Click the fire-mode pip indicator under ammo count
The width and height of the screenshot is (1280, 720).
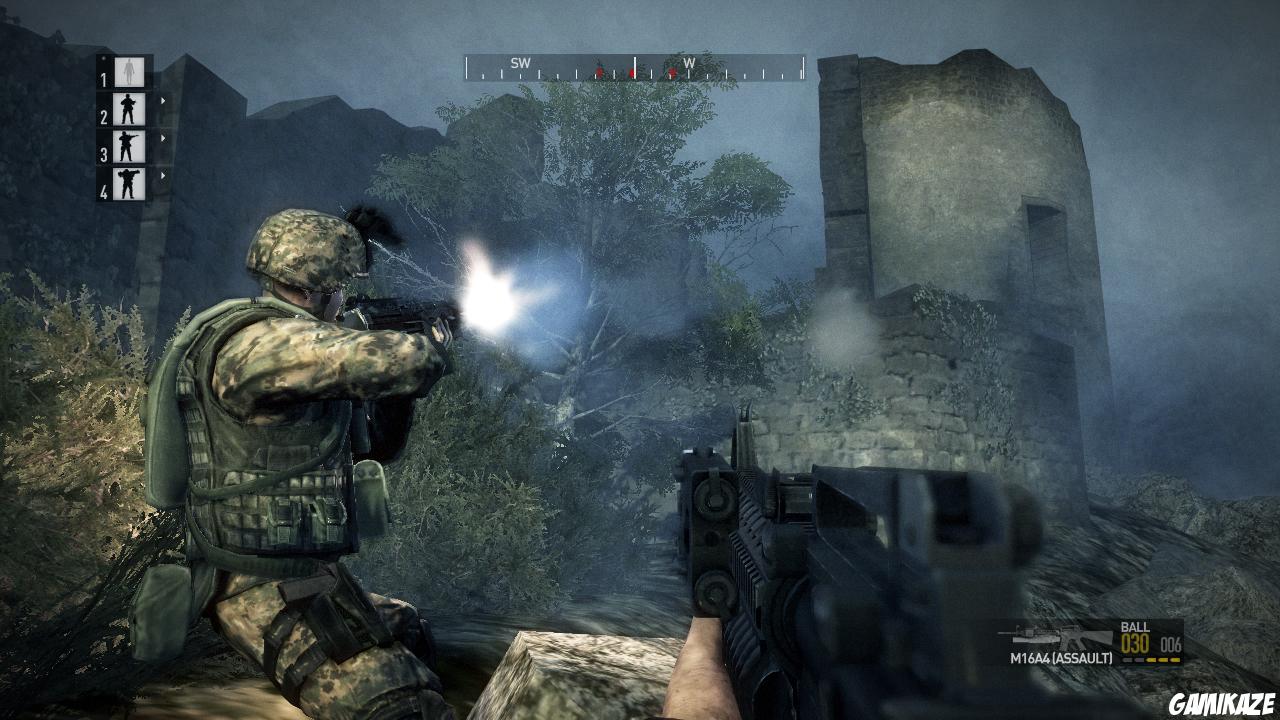(x=1152, y=660)
